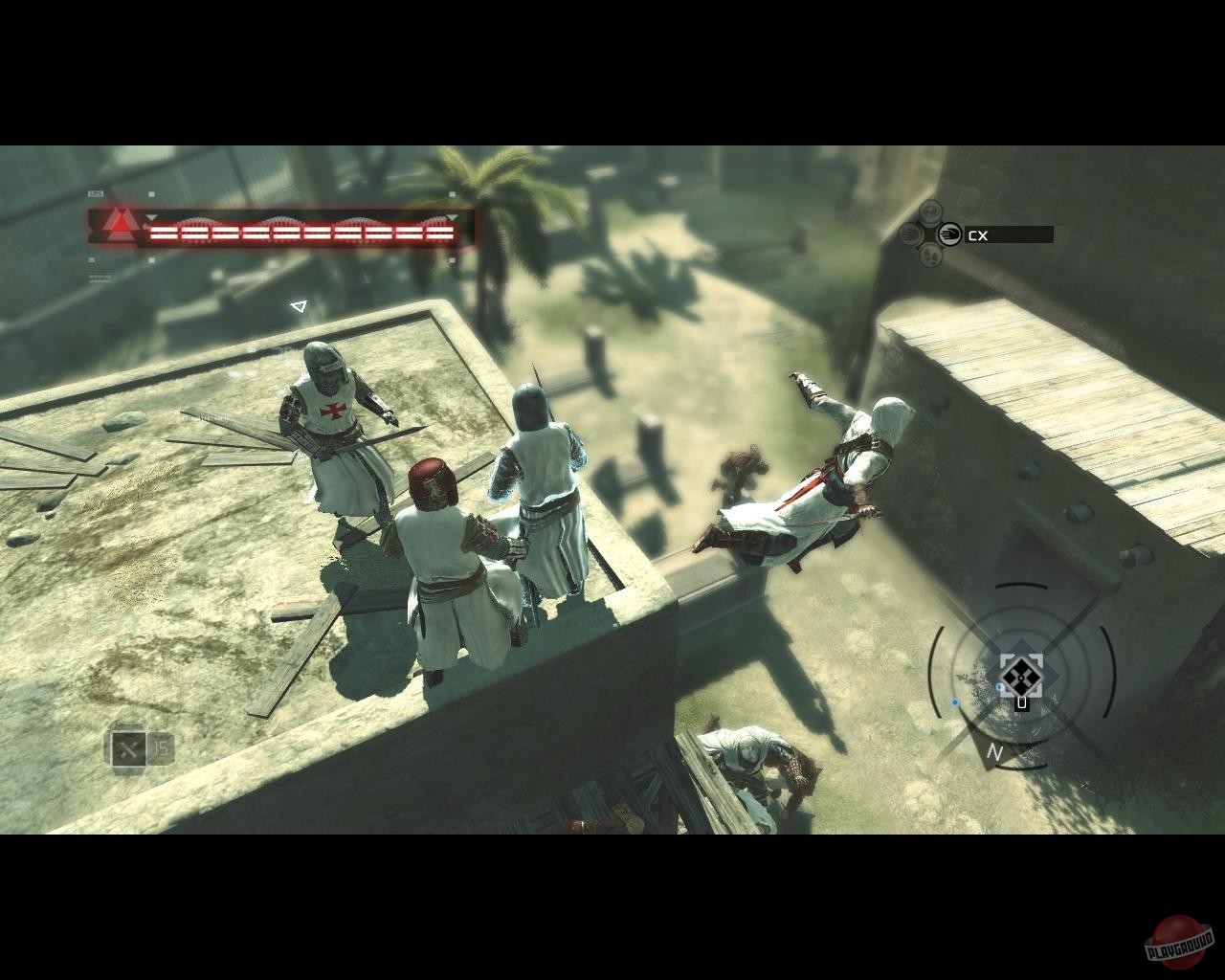Toggle the small square marker above the health bar
This screenshot has height=980, width=1225.
[151, 193]
